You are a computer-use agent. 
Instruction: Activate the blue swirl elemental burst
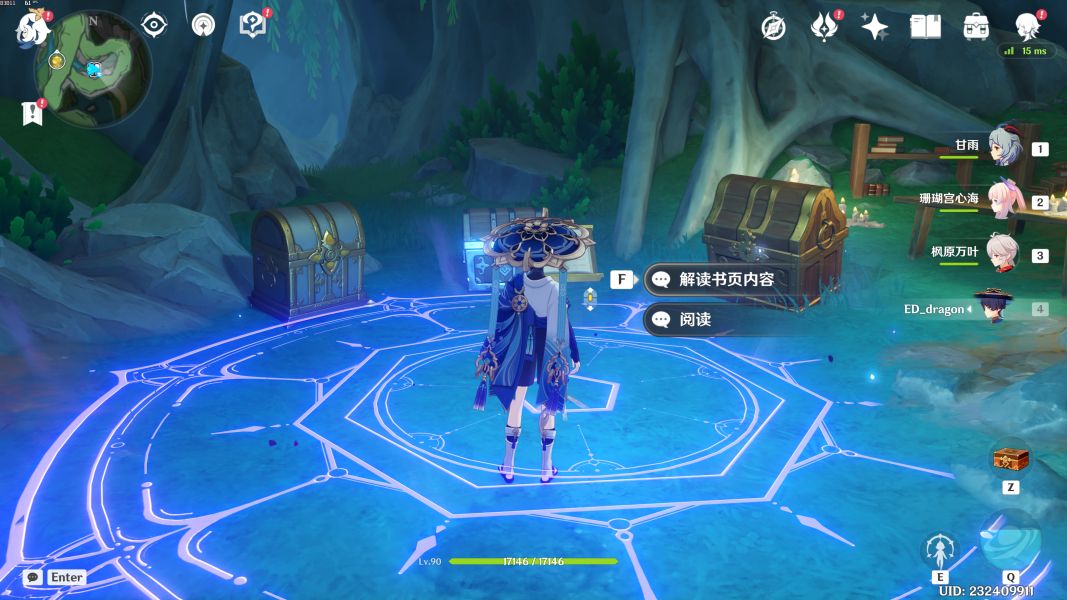pyautogui.click(x=1010, y=541)
